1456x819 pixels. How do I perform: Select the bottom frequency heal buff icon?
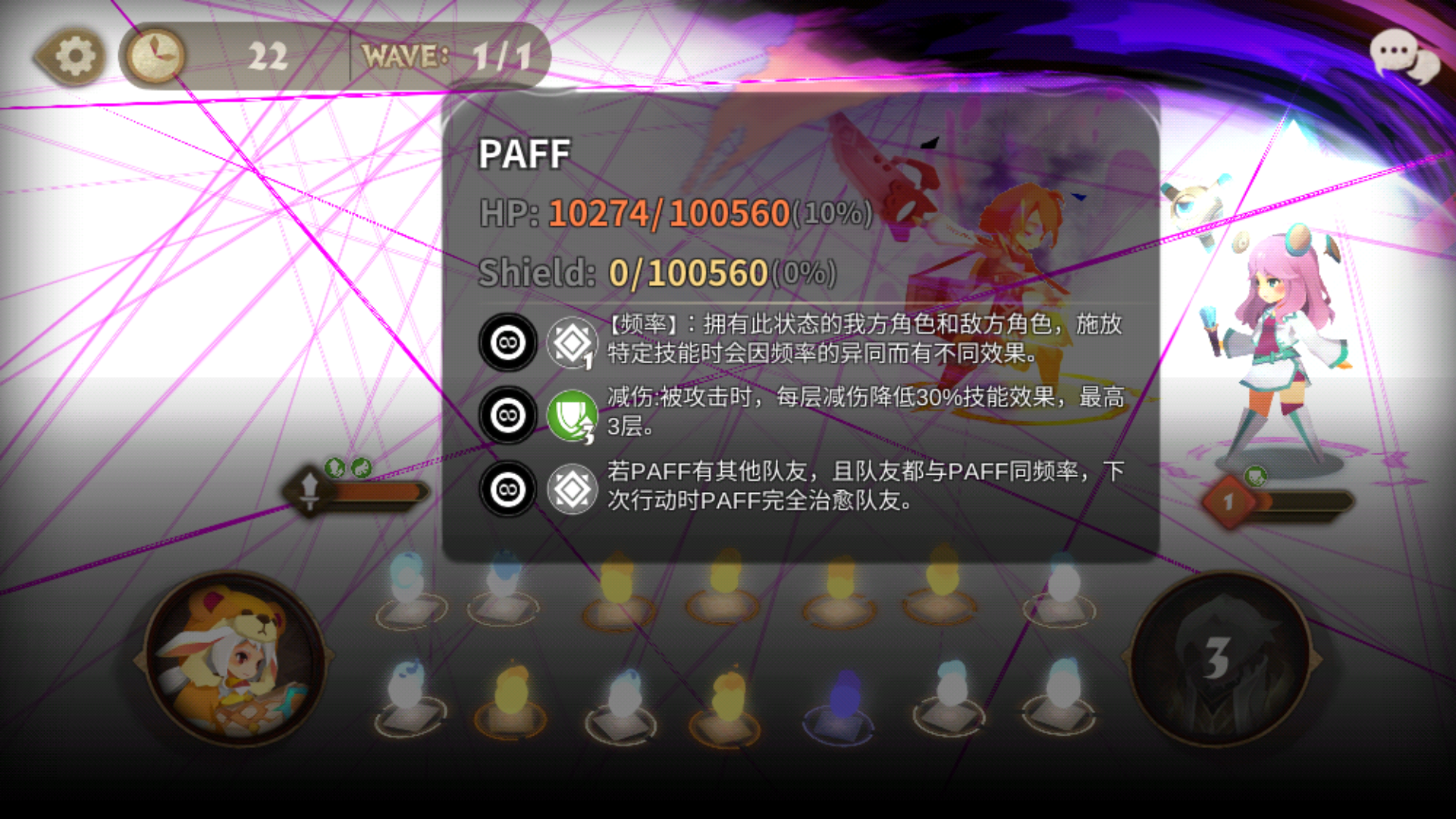(573, 489)
